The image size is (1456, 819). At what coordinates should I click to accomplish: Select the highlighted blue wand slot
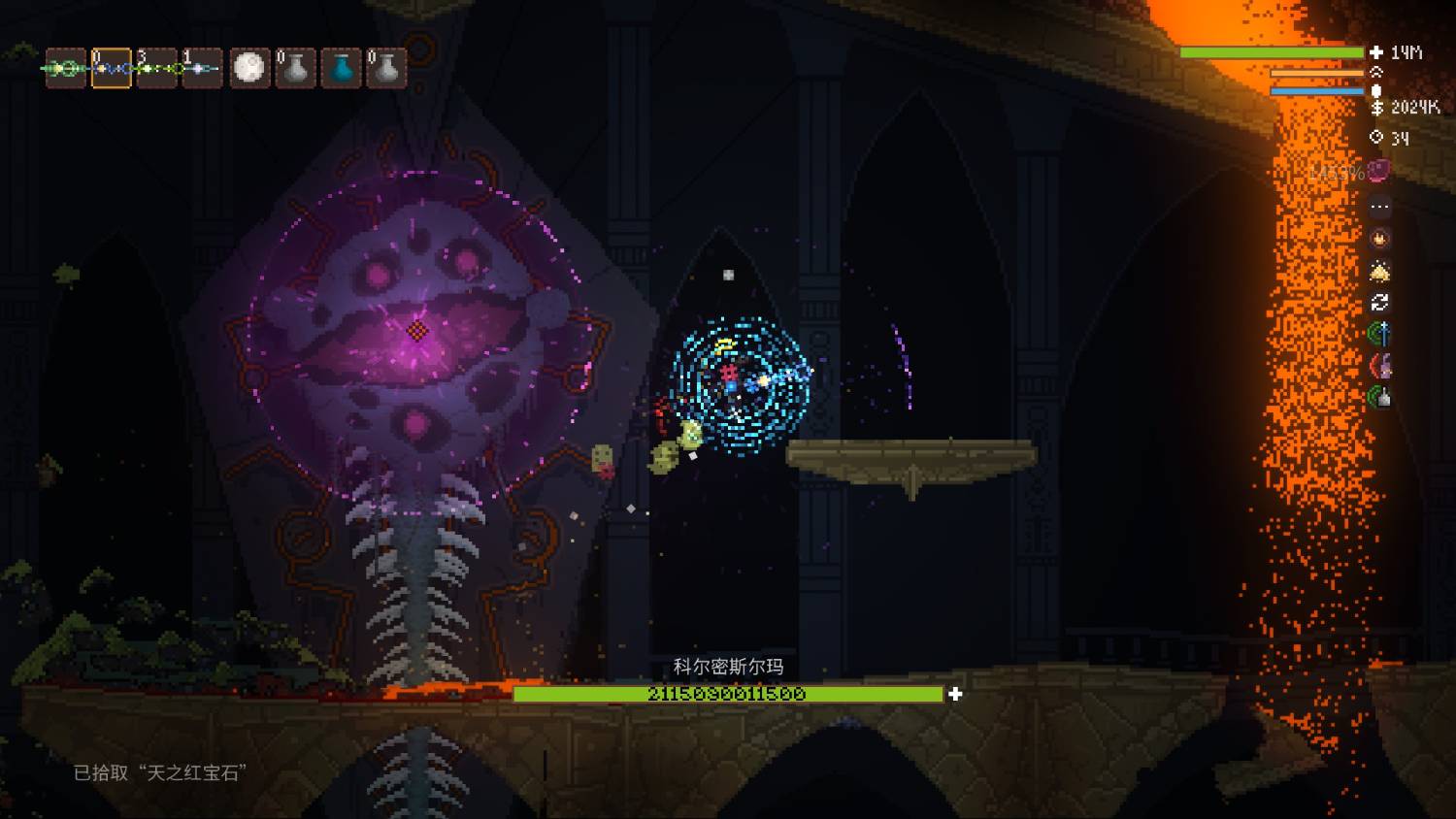[112, 68]
